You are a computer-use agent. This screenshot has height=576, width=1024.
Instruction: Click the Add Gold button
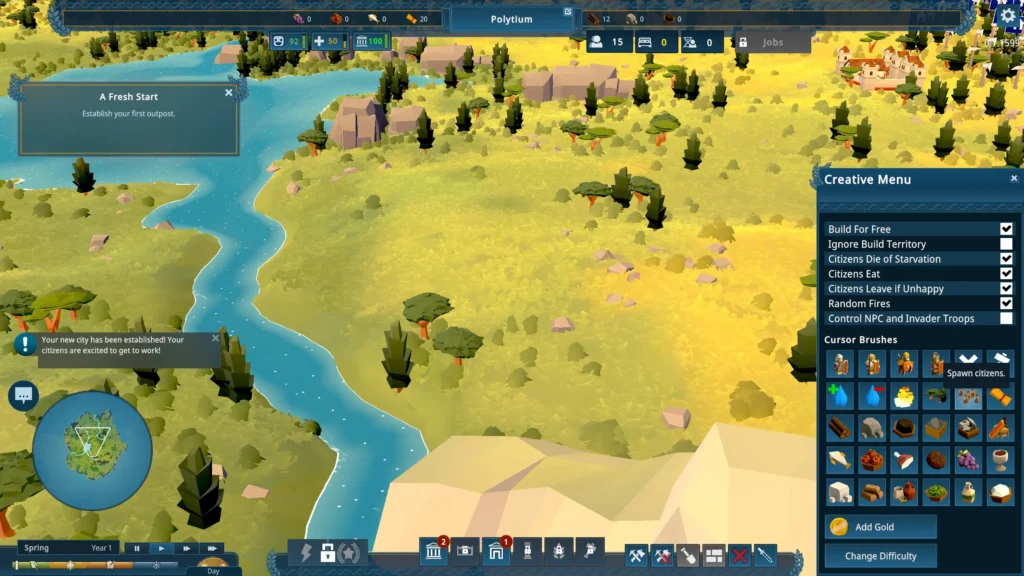tap(880, 527)
